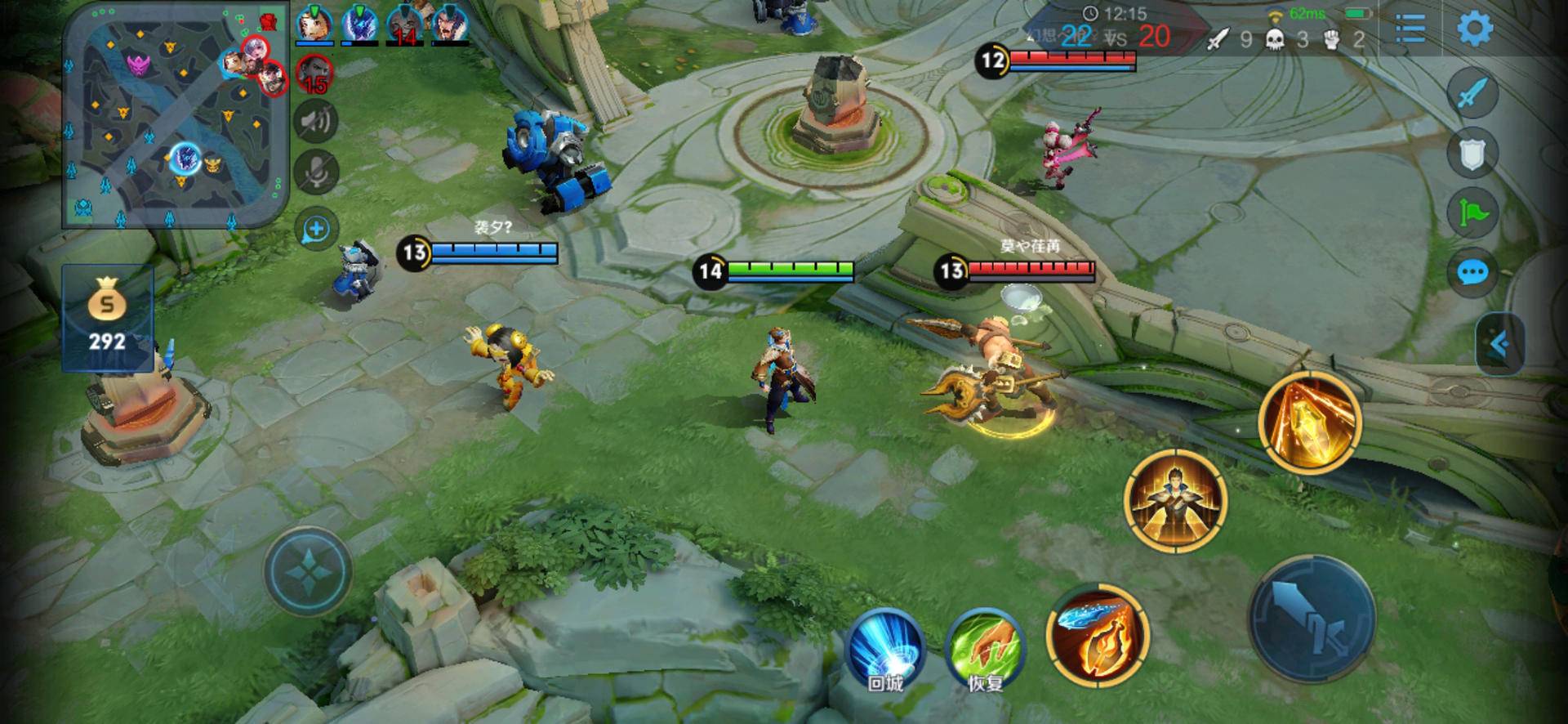Expand the collapsed side panel arrow
This screenshot has width=1568, height=724.
click(1499, 344)
